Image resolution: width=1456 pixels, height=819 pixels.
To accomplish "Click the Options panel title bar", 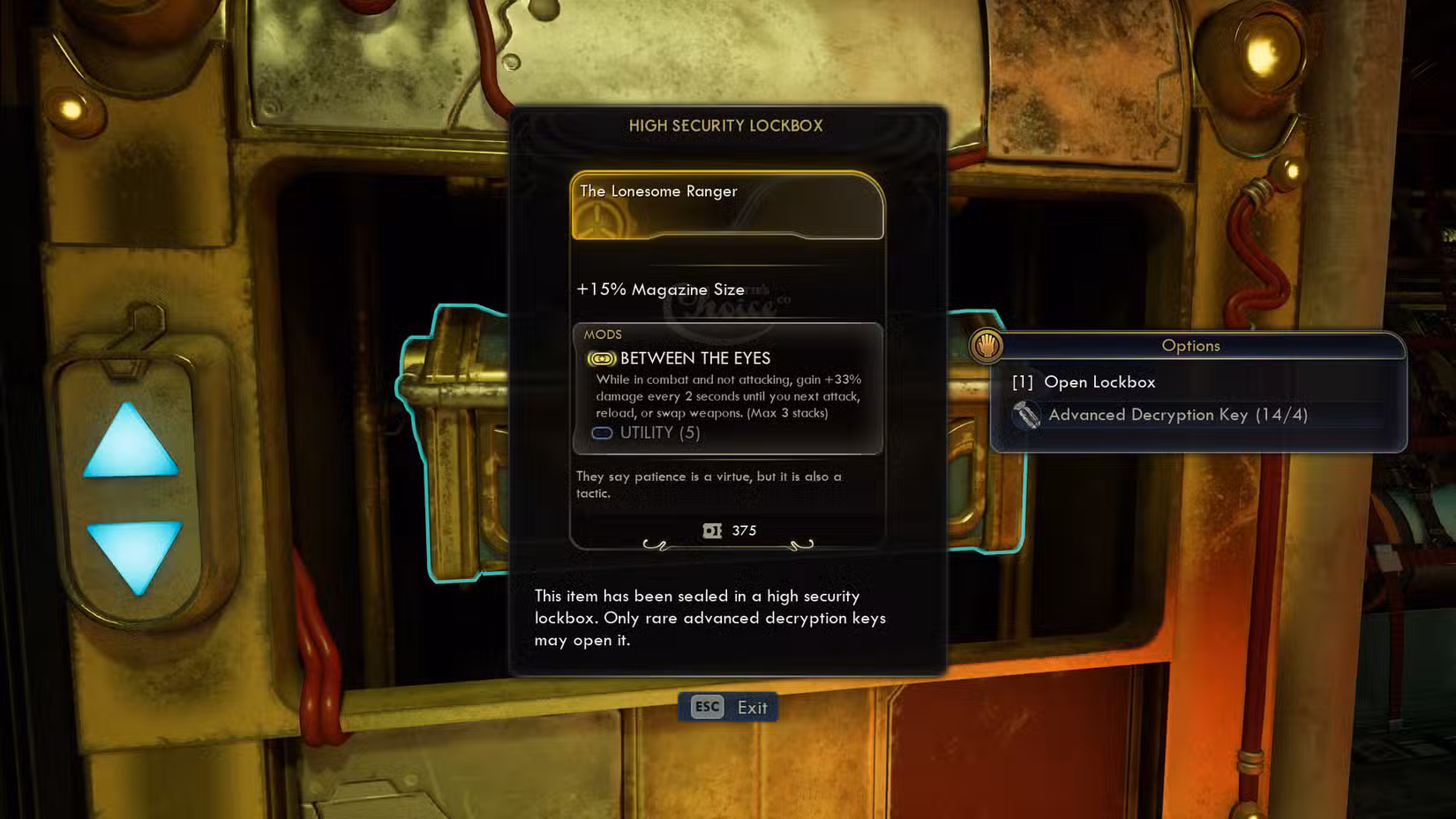I will pos(1190,346).
